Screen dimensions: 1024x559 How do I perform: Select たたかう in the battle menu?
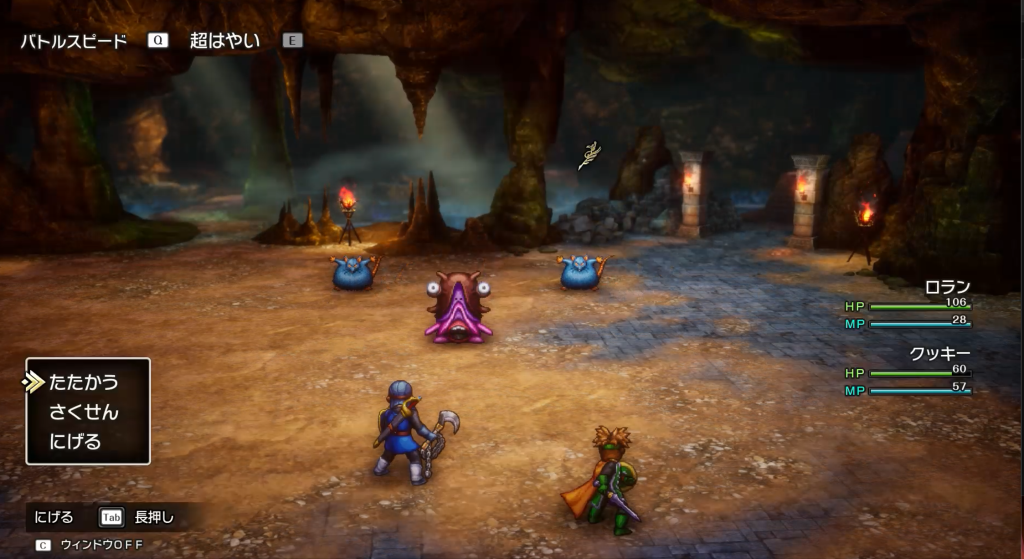point(83,382)
